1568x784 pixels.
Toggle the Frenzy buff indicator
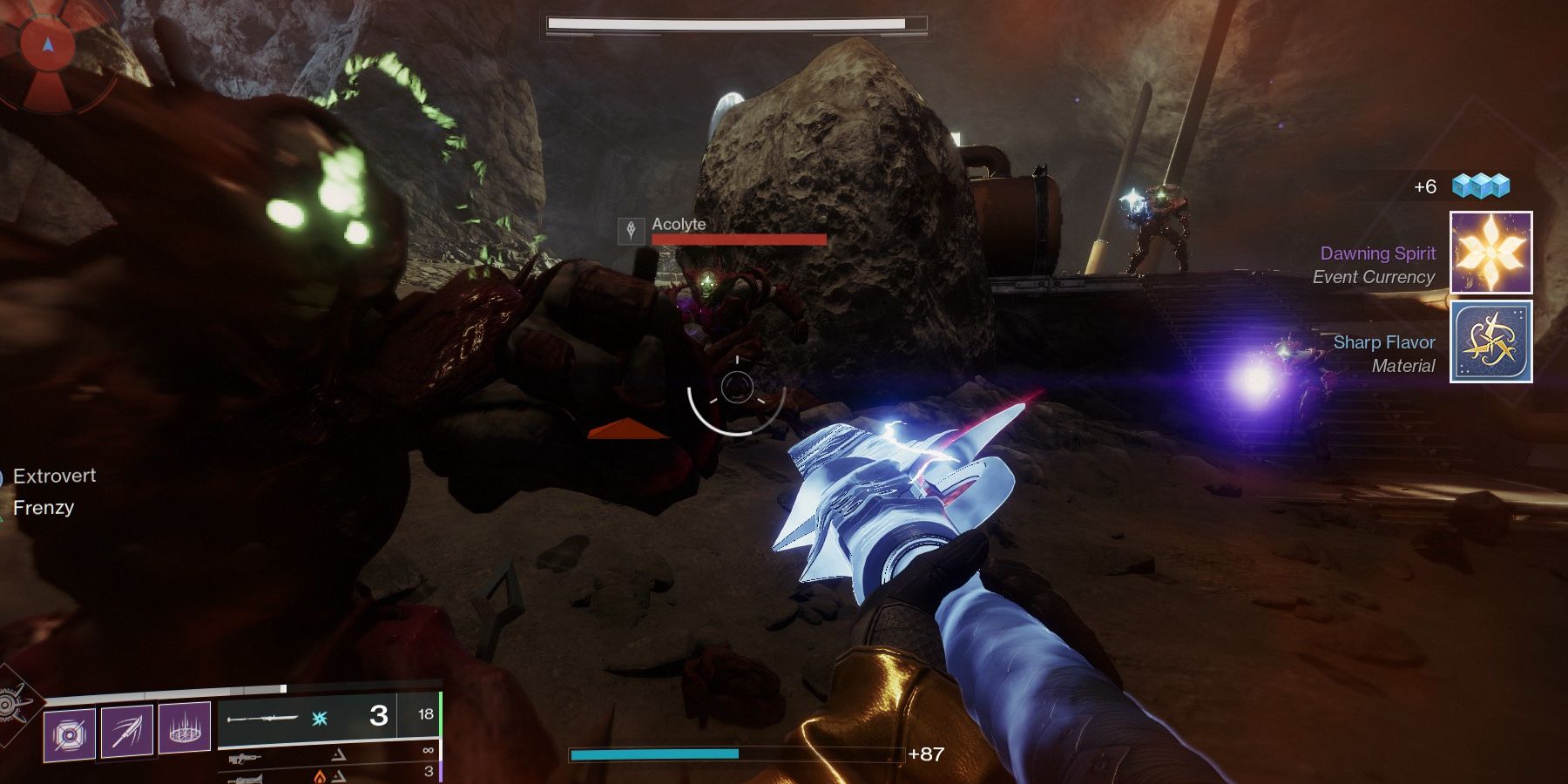pos(42,508)
